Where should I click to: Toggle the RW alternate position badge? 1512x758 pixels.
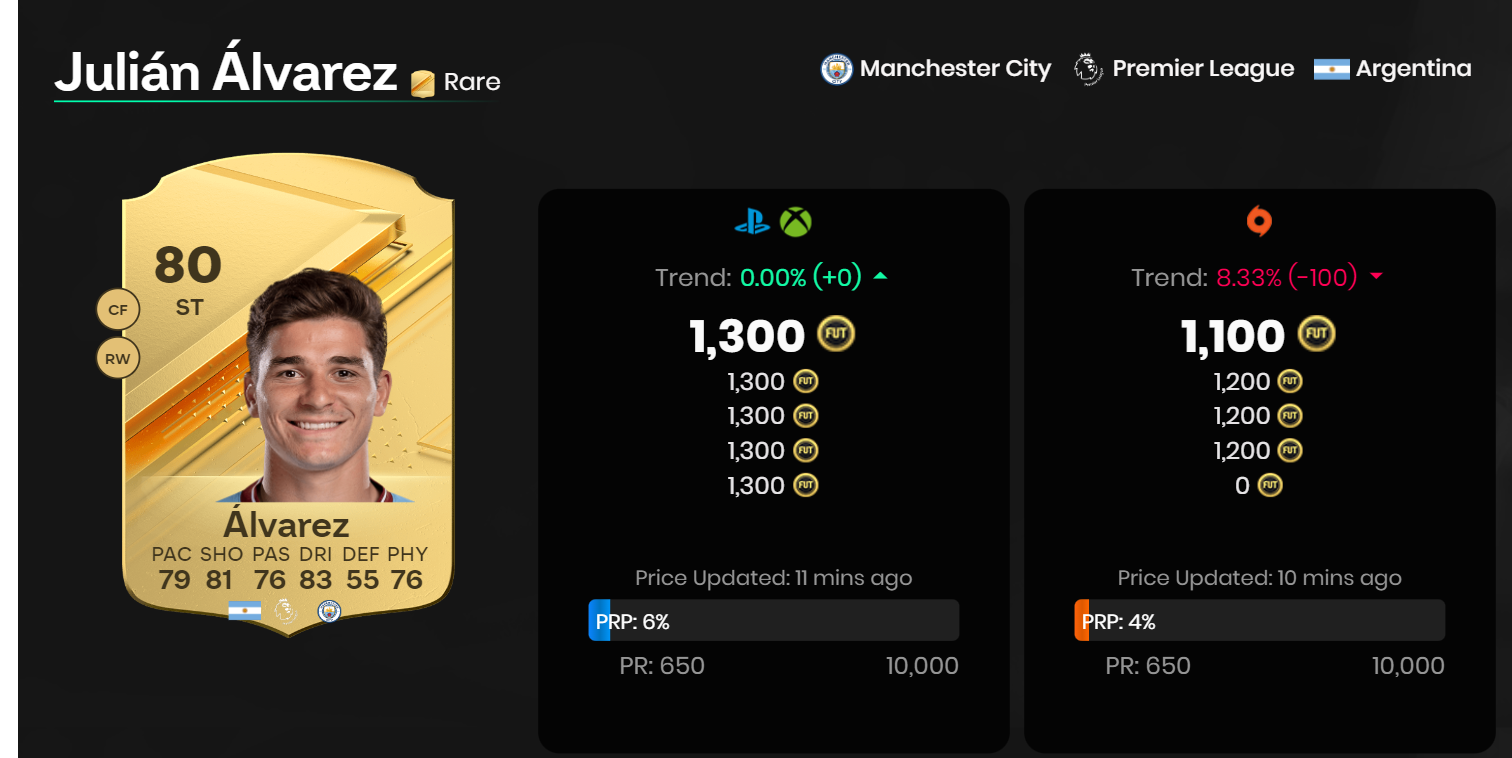[118, 357]
